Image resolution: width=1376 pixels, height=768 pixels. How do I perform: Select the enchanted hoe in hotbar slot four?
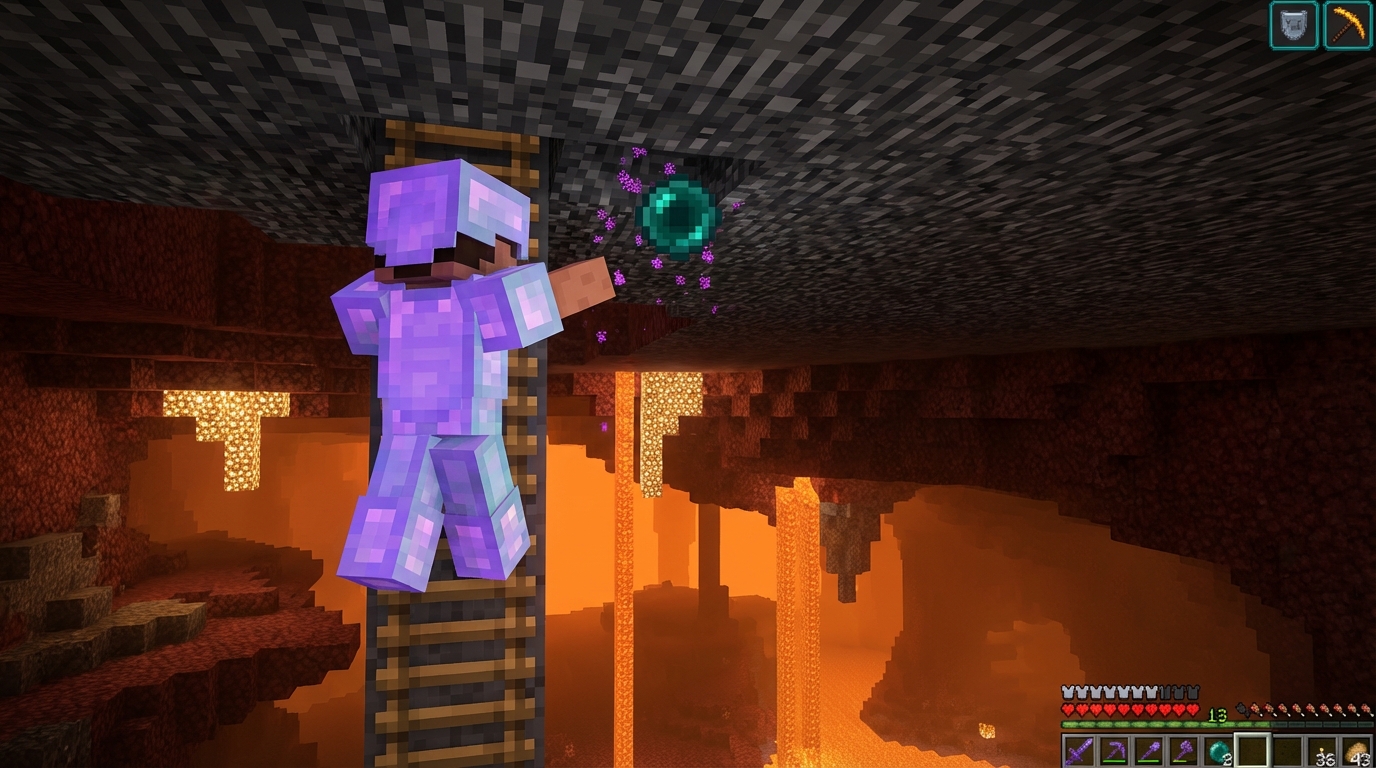click(1183, 748)
